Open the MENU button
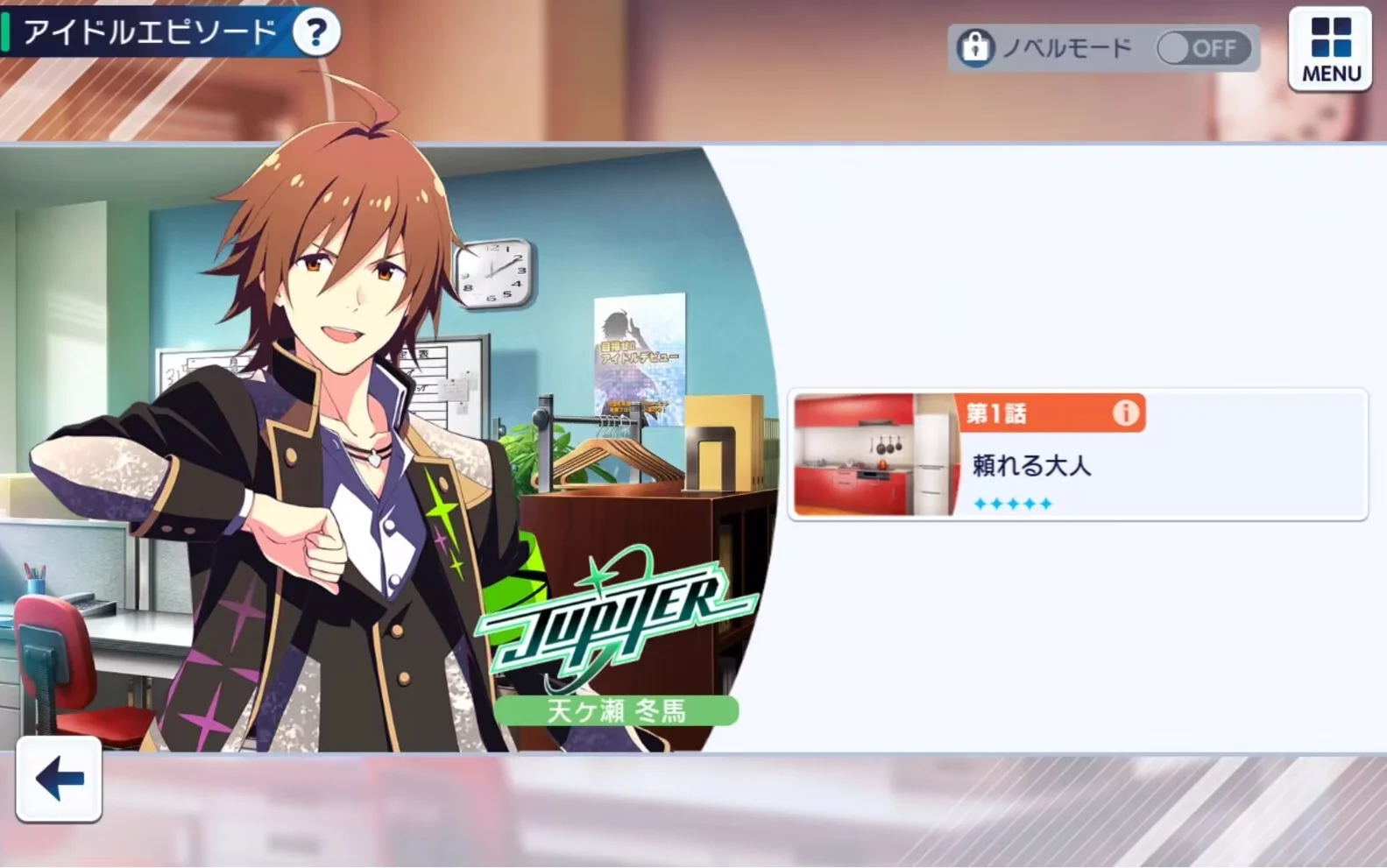1387x868 pixels. (1330, 49)
